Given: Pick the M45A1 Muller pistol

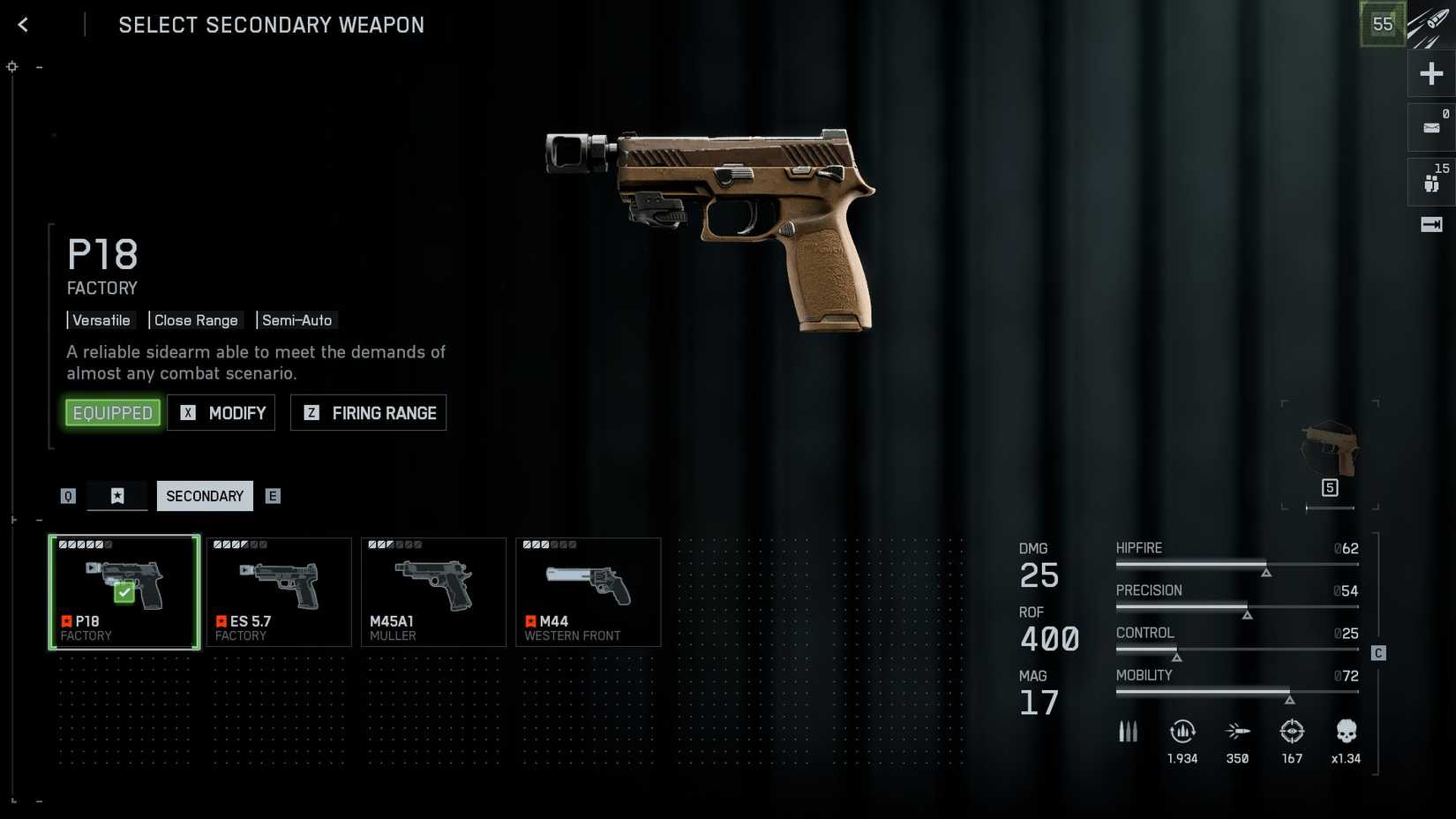Looking at the screenshot, I should point(433,592).
